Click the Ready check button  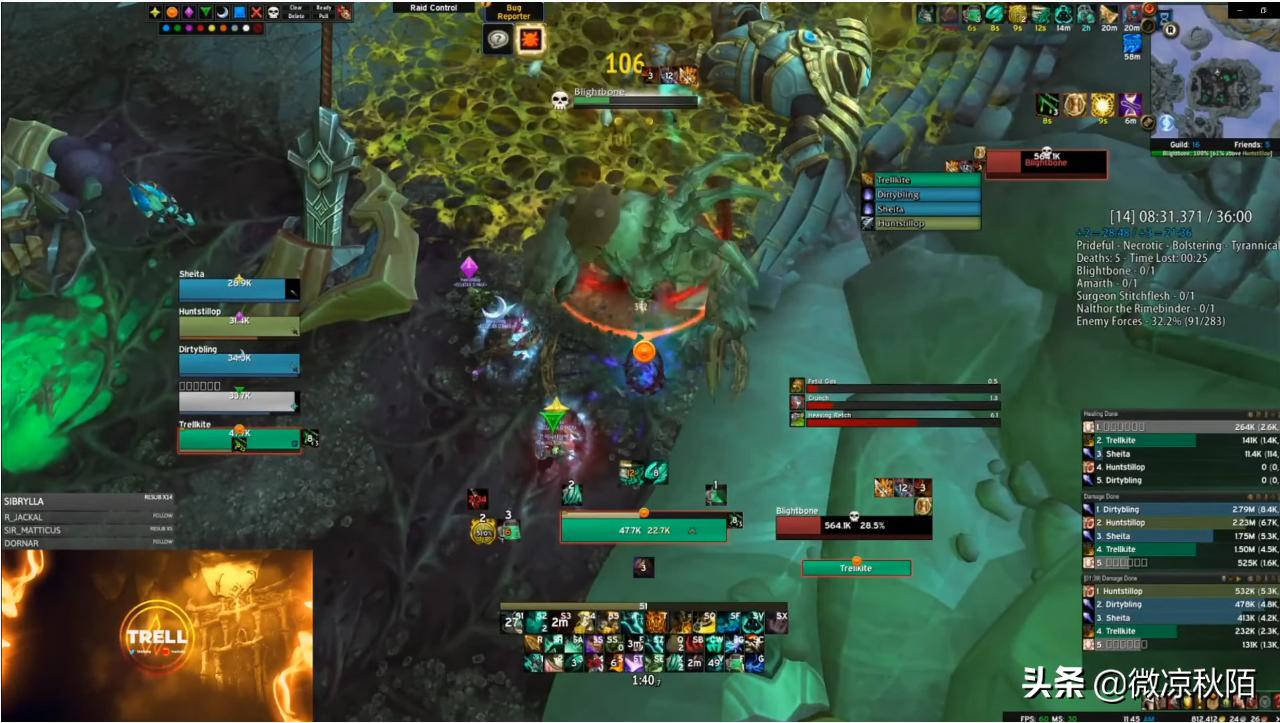tap(324, 8)
